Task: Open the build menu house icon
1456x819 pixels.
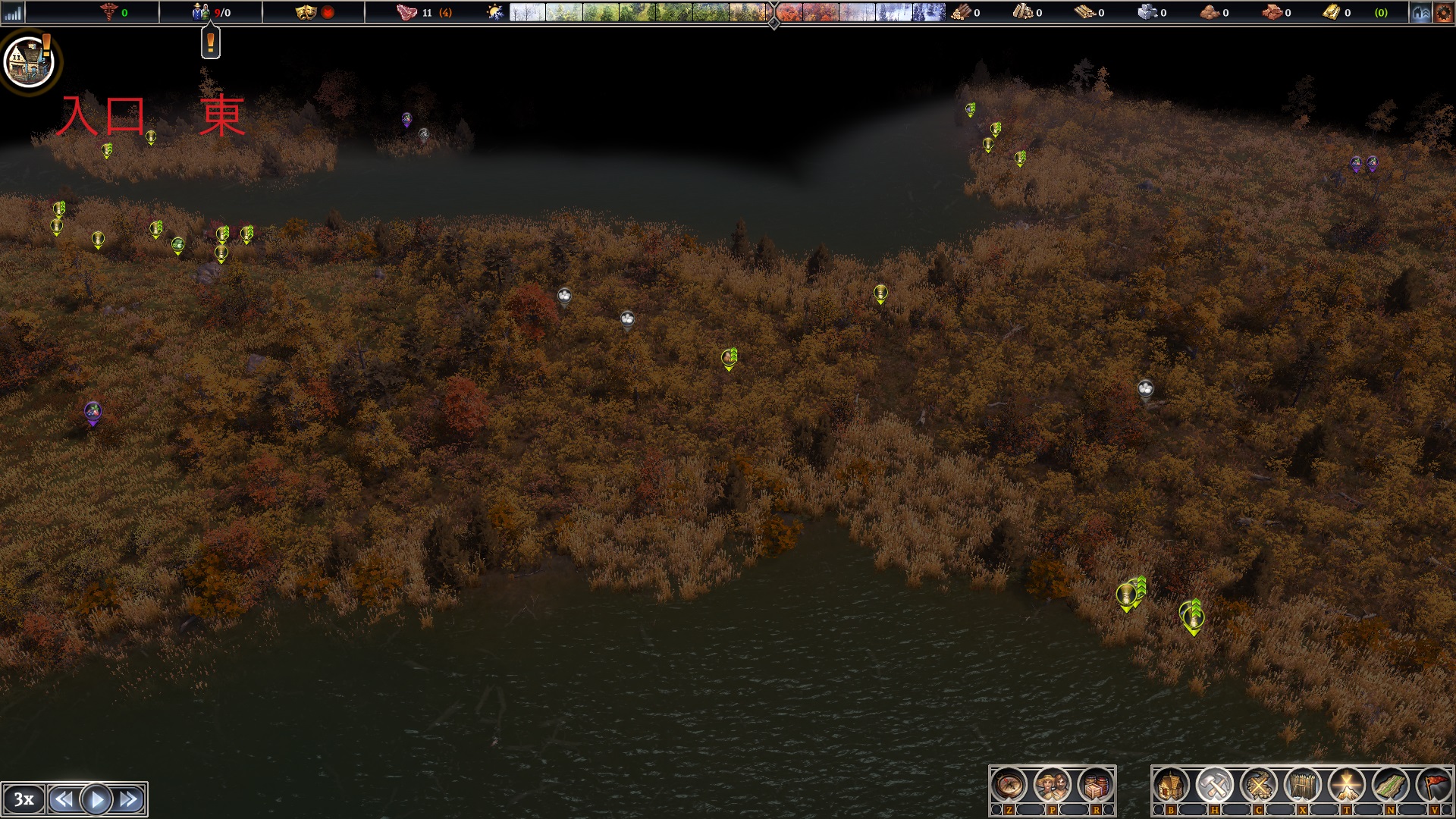Action: 1170,786
